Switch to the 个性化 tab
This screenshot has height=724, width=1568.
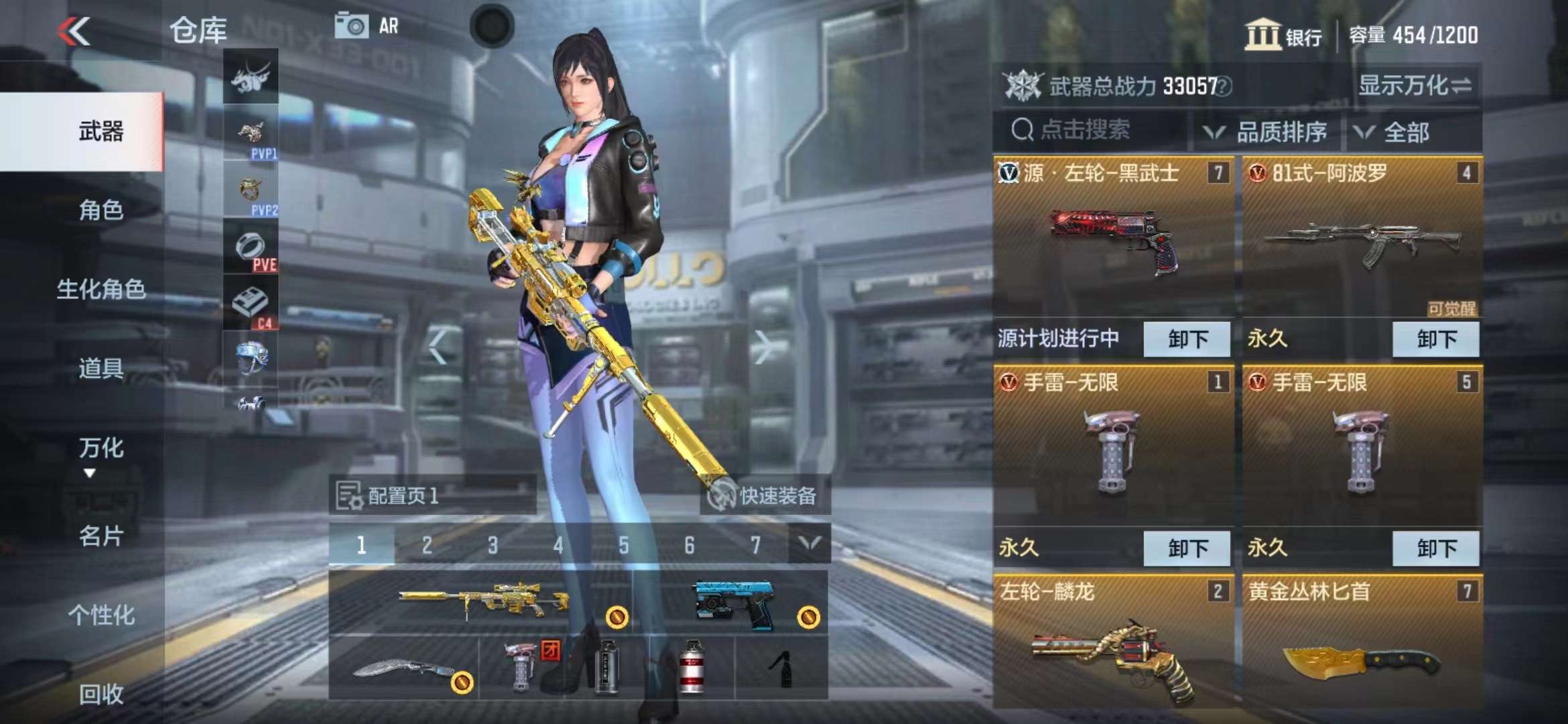(101, 615)
